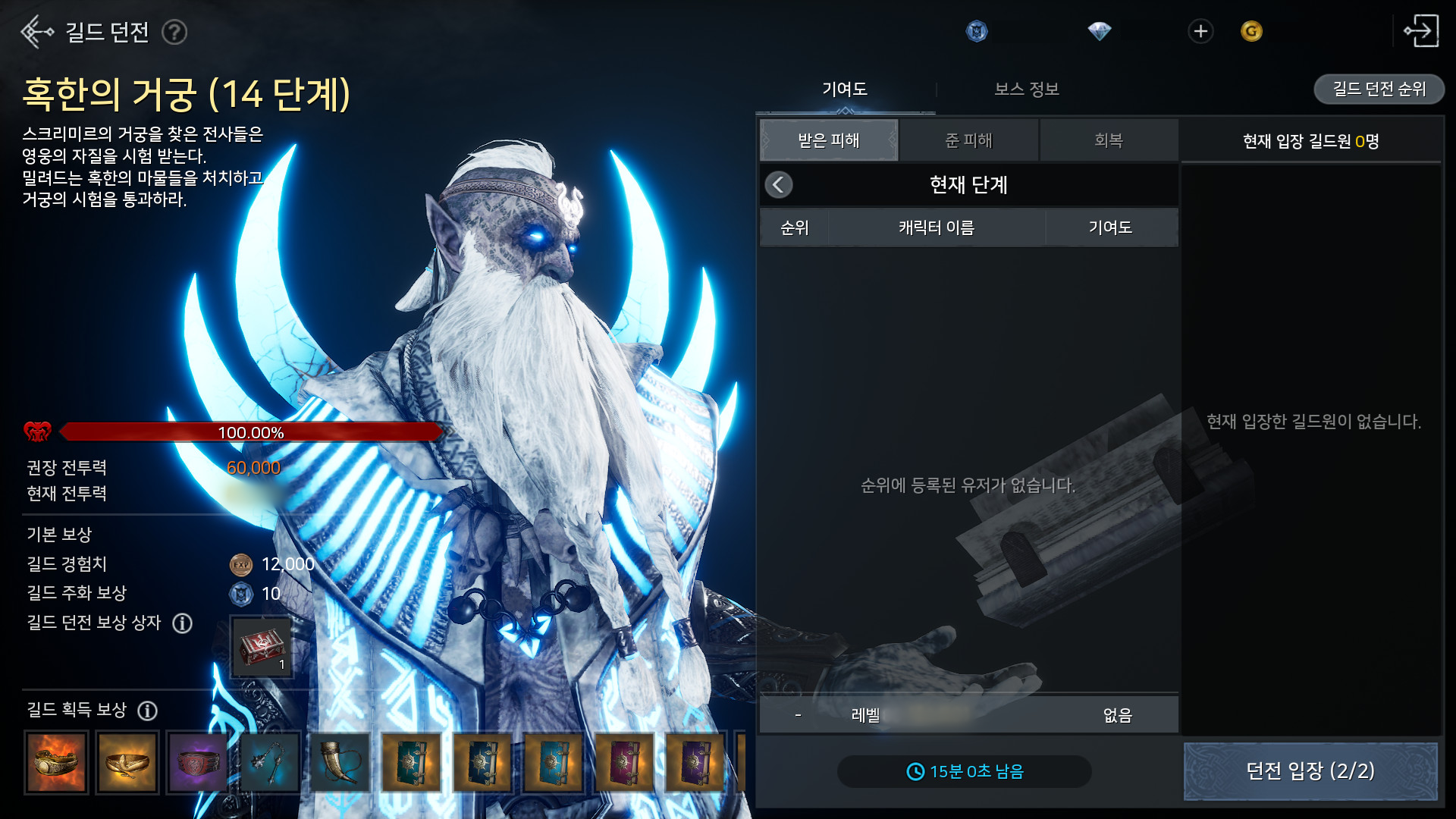Exit the screen with top-right door icon
Image resolution: width=1456 pixels, height=819 pixels.
point(1420,32)
